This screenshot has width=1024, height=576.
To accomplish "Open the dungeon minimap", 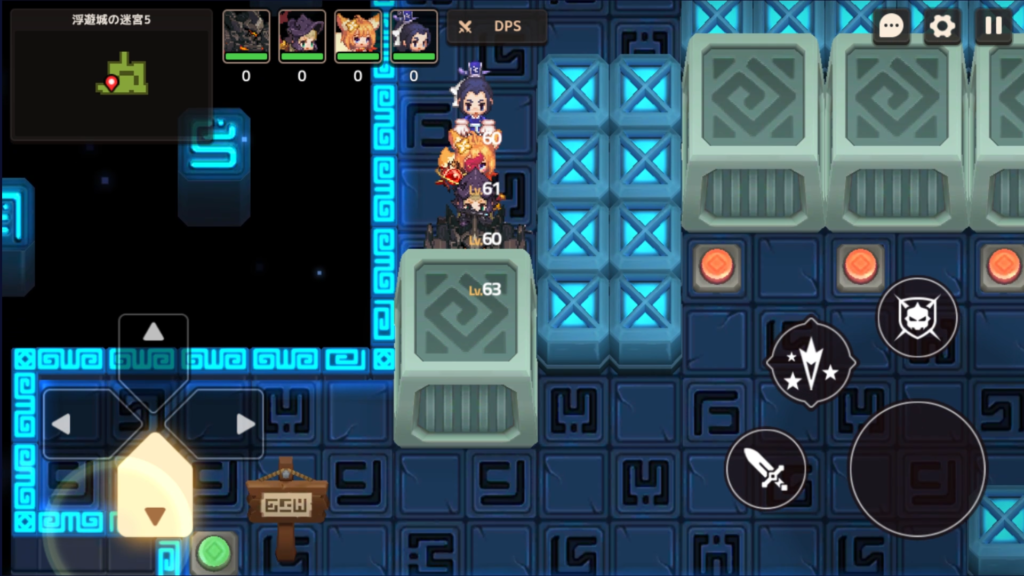I will click(111, 75).
